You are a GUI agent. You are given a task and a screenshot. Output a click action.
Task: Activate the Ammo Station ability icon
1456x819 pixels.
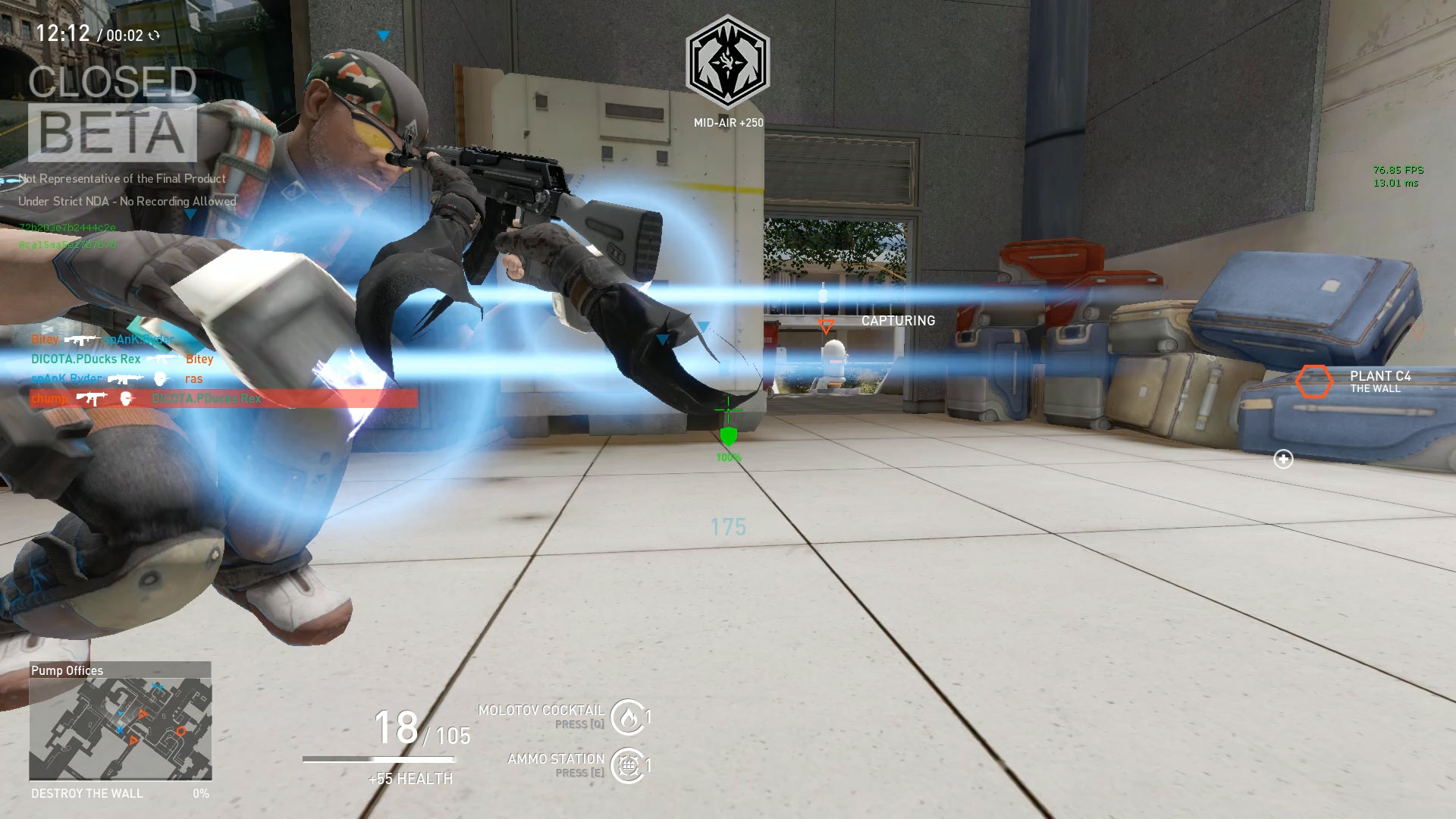[x=627, y=765]
